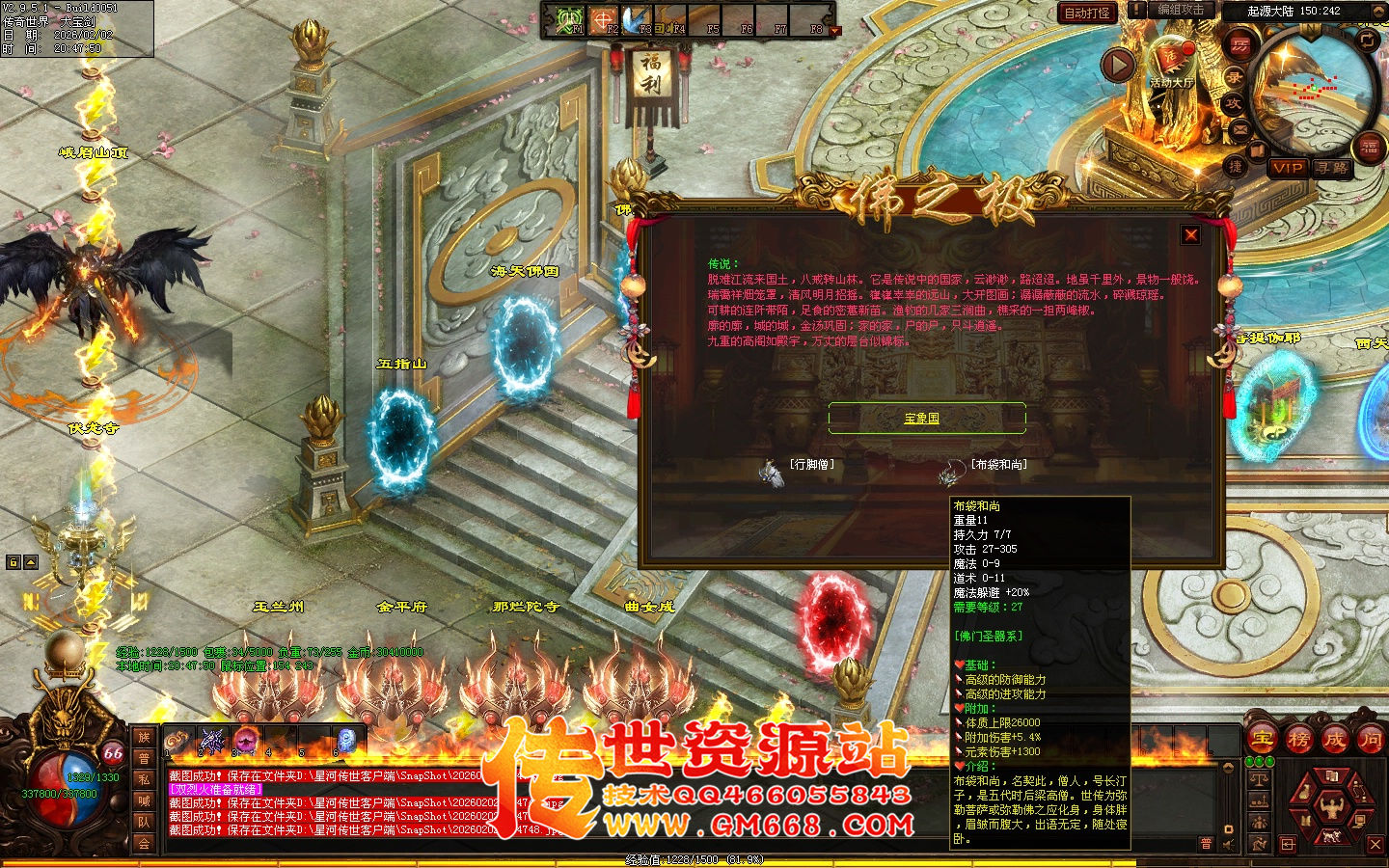1389x868 pixels.
Task: Click the 编组攻击 group attack button
Action: [1181, 9]
